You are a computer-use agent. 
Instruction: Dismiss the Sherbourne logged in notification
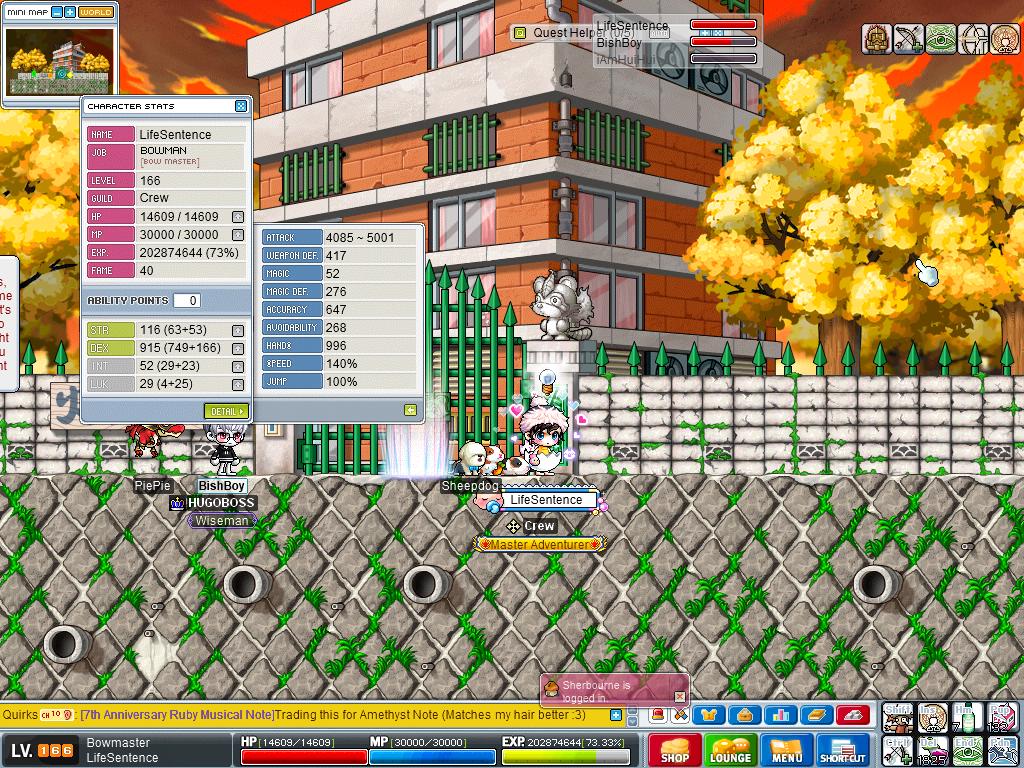pyautogui.click(x=680, y=696)
